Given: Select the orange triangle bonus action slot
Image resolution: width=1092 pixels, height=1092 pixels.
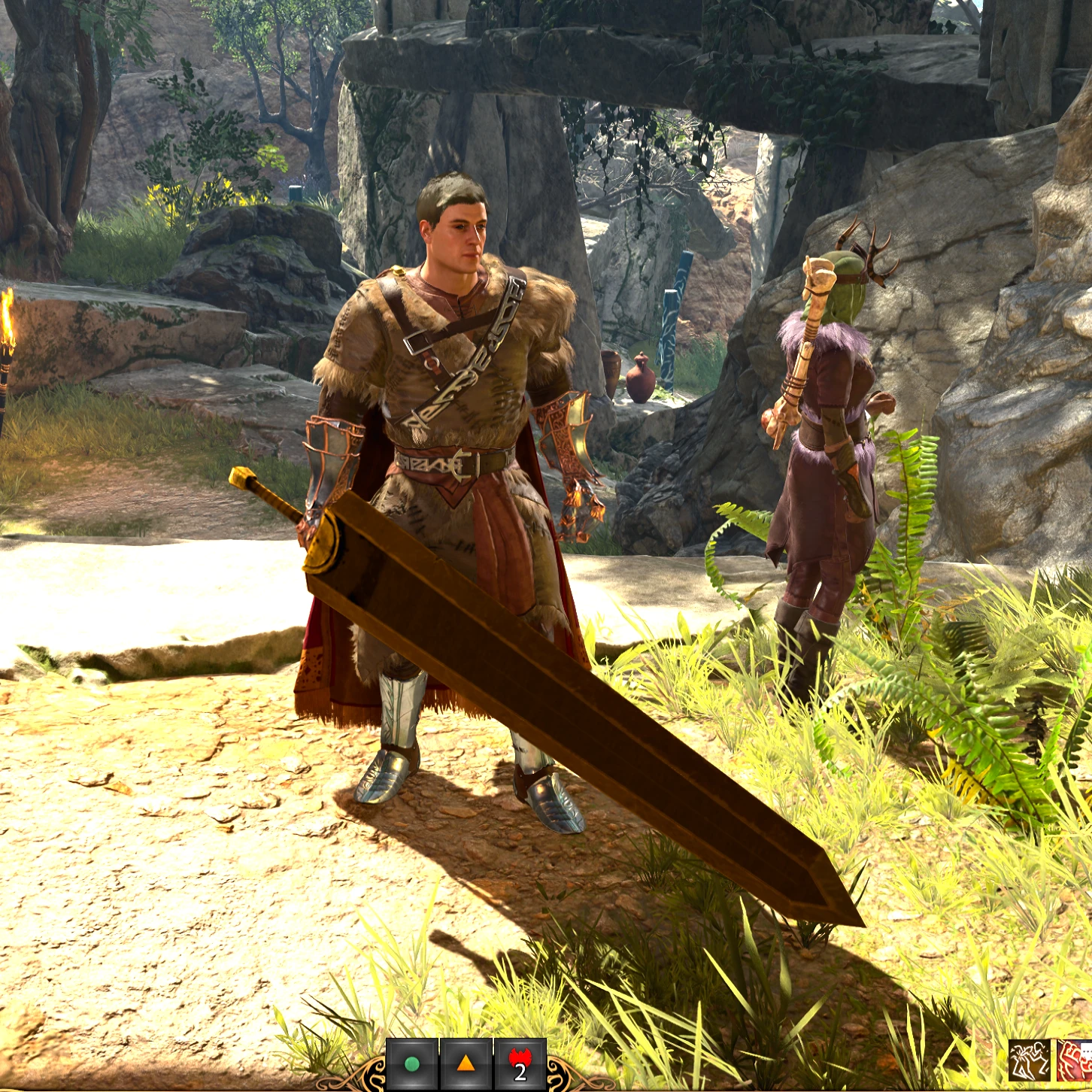Looking at the screenshot, I should (x=466, y=1064).
